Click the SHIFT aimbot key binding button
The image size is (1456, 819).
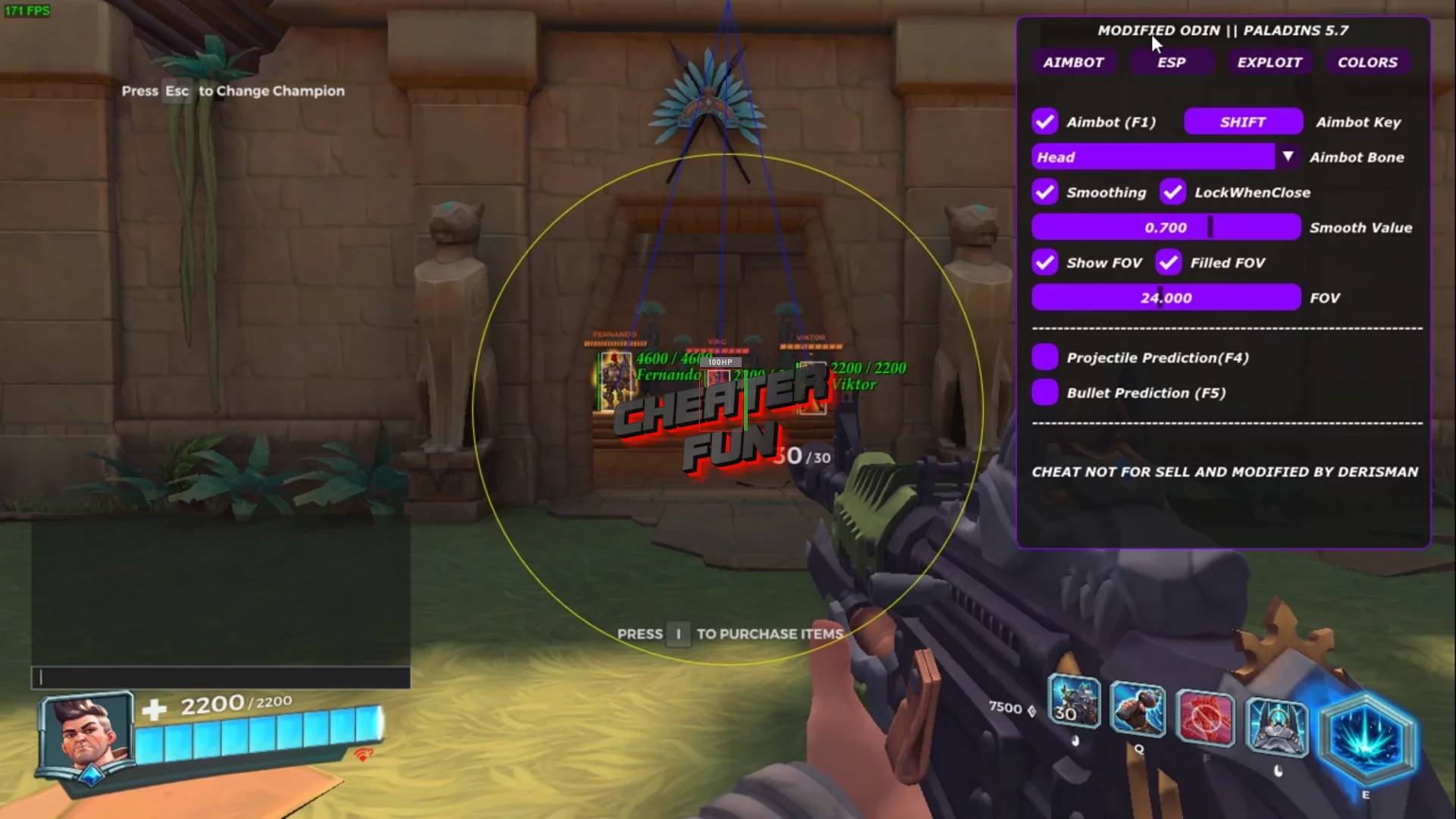[x=1241, y=121]
